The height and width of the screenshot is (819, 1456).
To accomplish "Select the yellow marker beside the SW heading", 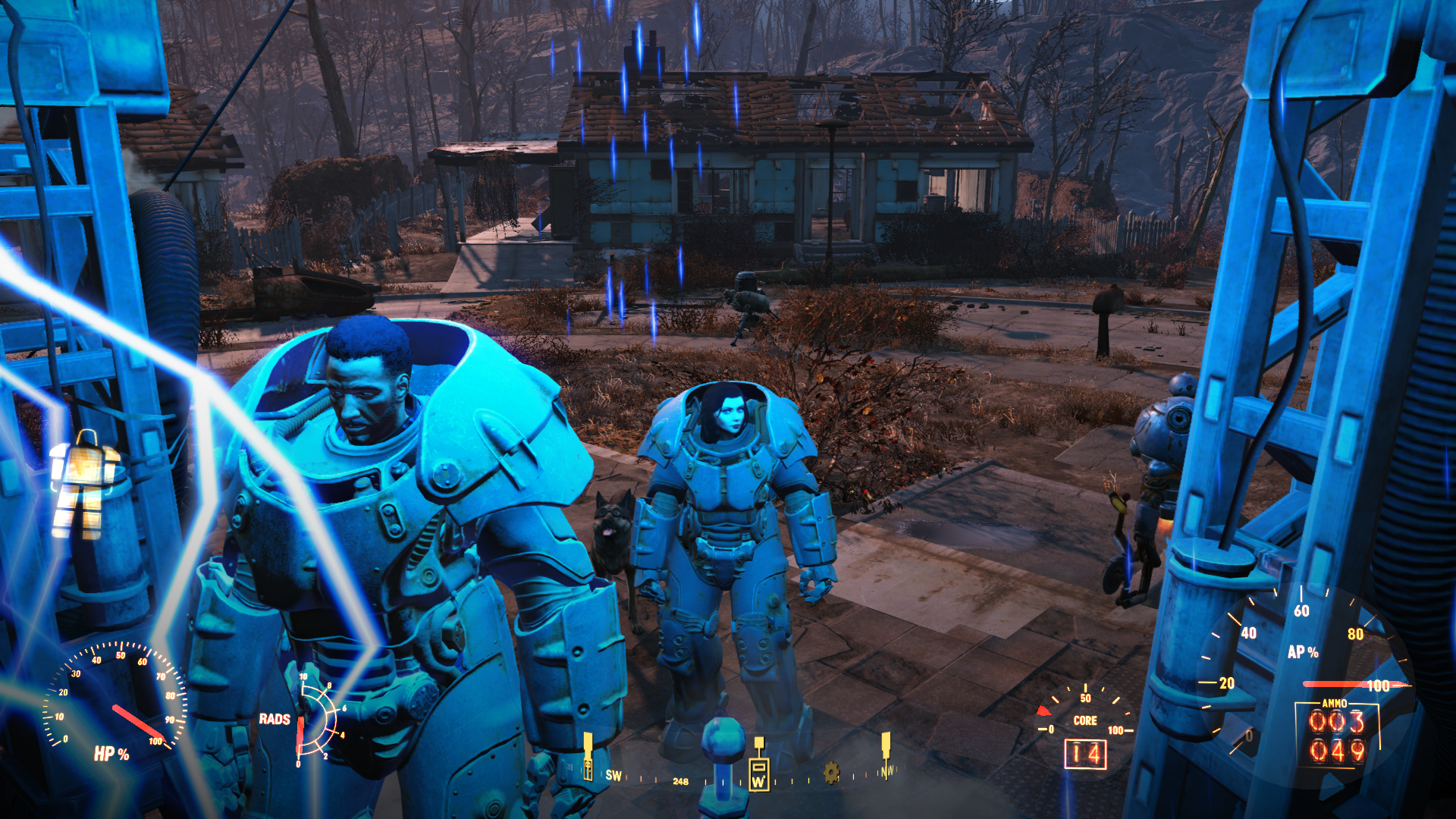I will point(588,756).
